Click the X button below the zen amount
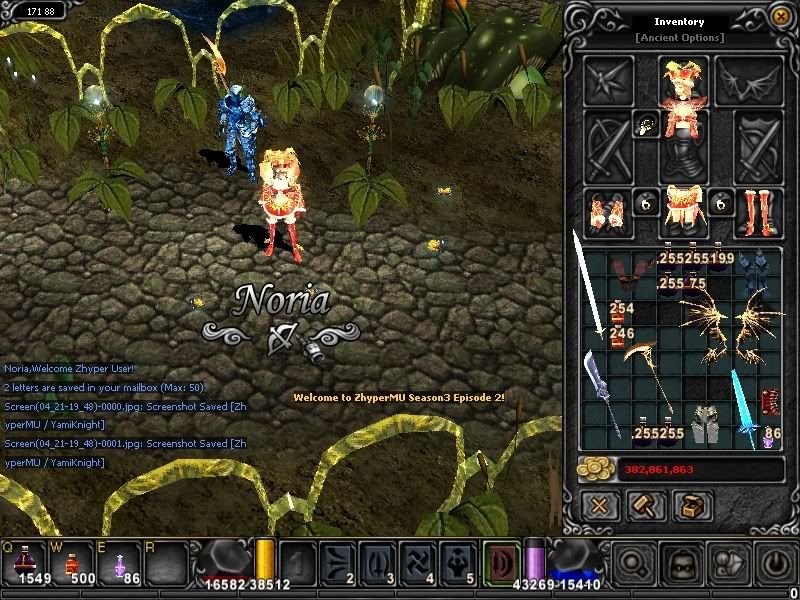The image size is (800, 600). click(600, 505)
